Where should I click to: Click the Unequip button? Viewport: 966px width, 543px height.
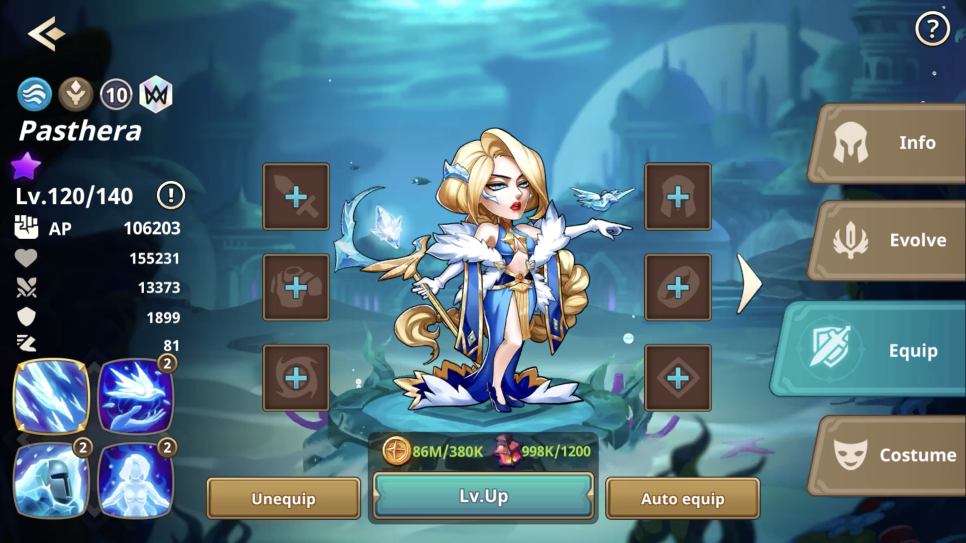(283, 498)
